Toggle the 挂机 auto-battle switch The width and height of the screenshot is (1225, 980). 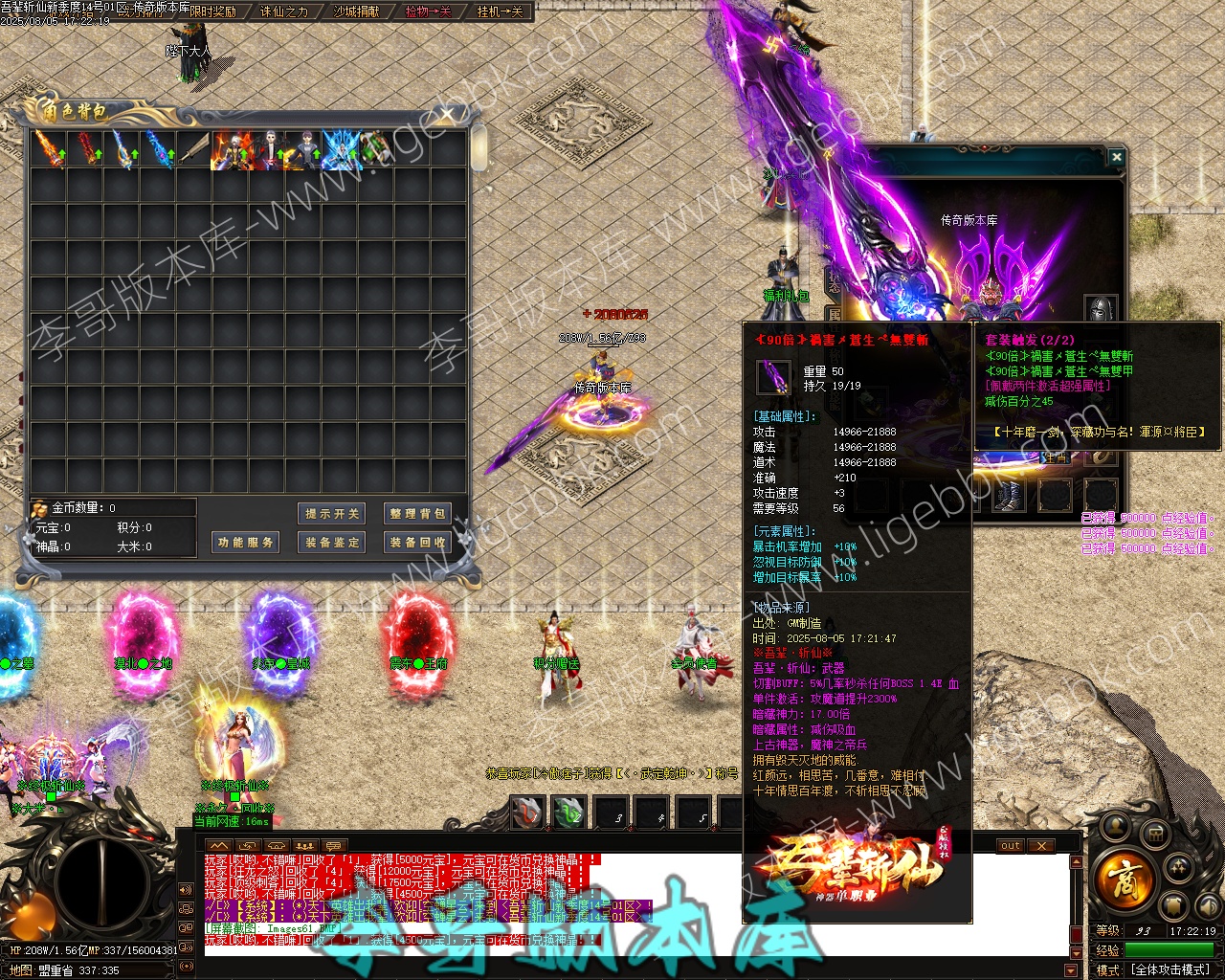[x=500, y=11]
